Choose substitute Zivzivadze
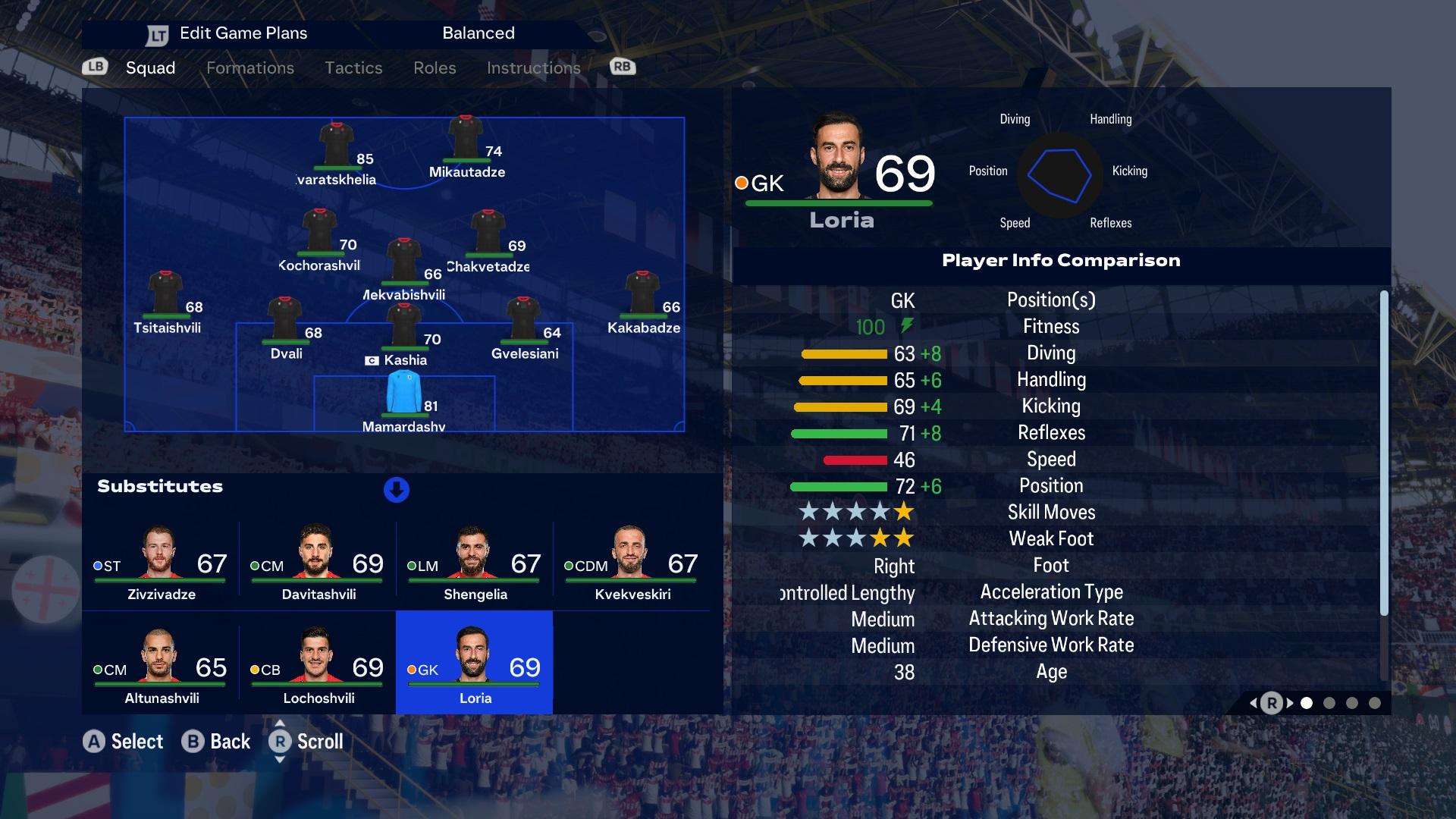 [161, 561]
